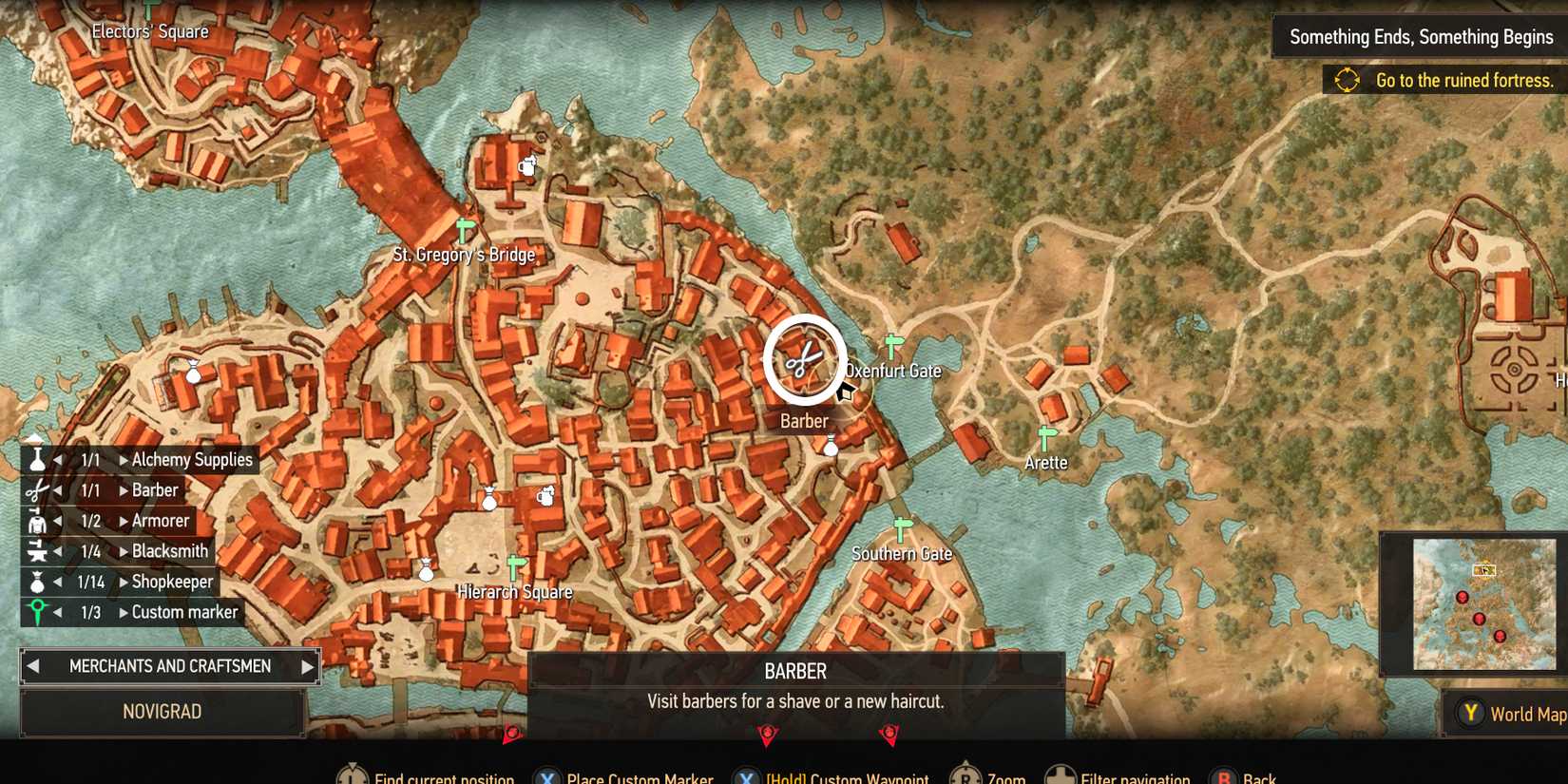
Task: Click the innkeep mug icon near St. Gregory's Bridge
Action: click(x=526, y=163)
